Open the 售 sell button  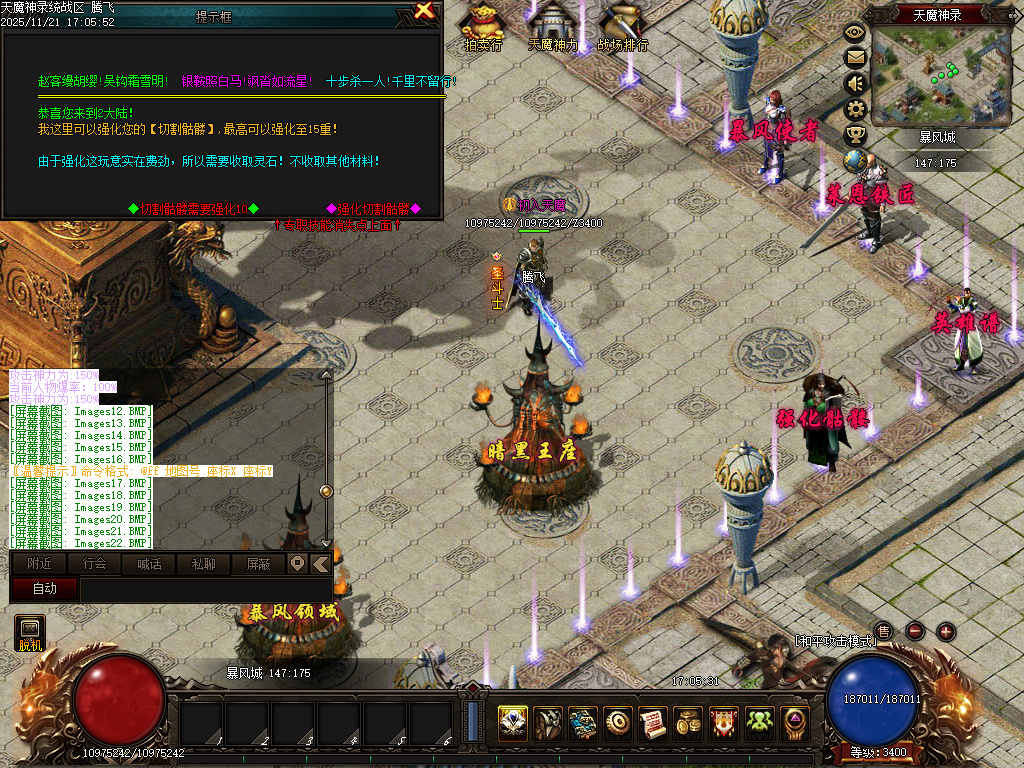point(883,631)
